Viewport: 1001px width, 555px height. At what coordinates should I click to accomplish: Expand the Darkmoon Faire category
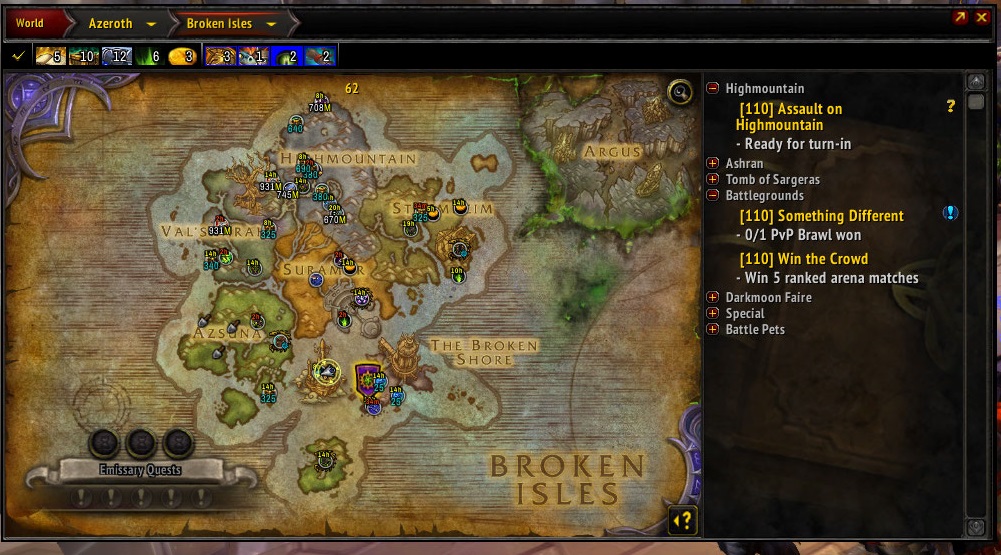coord(712,297)
